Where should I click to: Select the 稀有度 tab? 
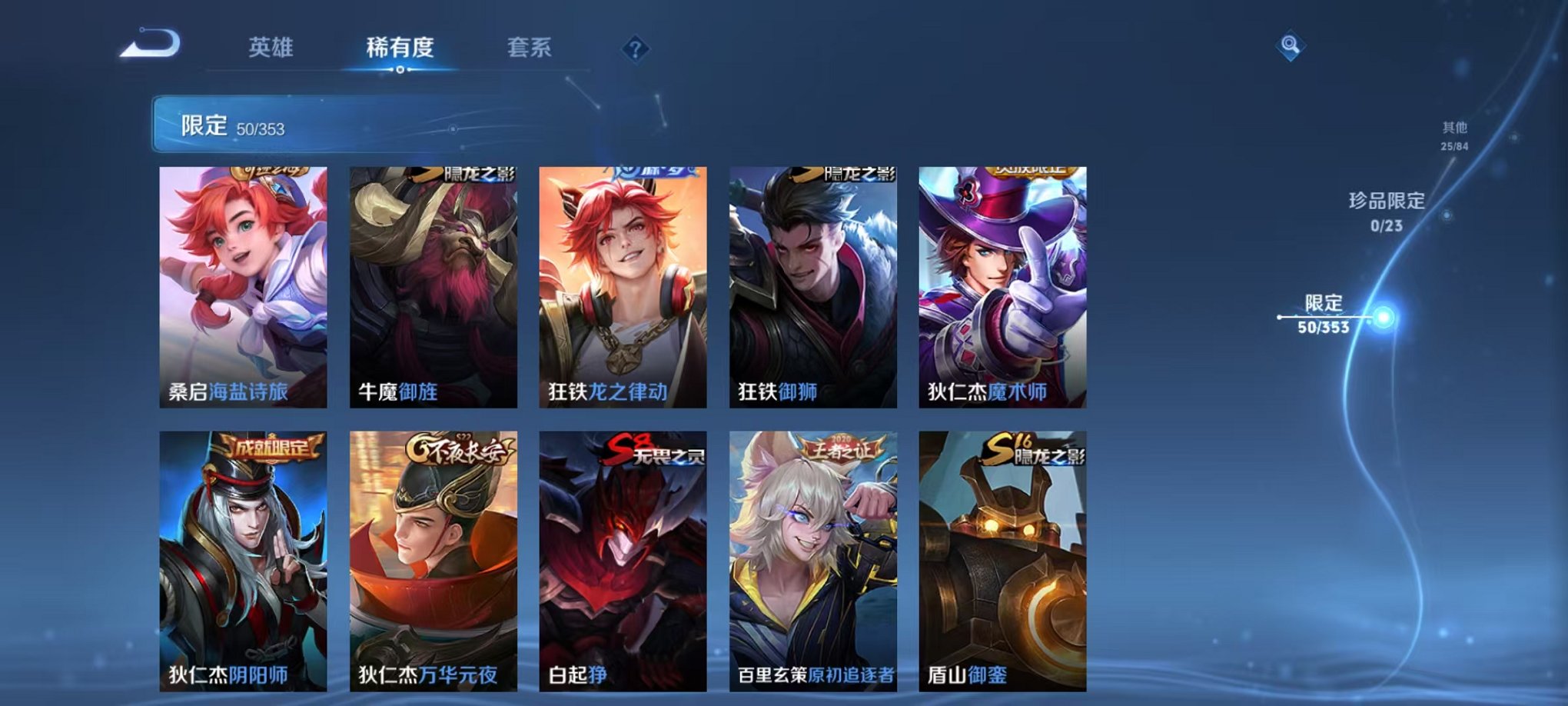(400, 46)
